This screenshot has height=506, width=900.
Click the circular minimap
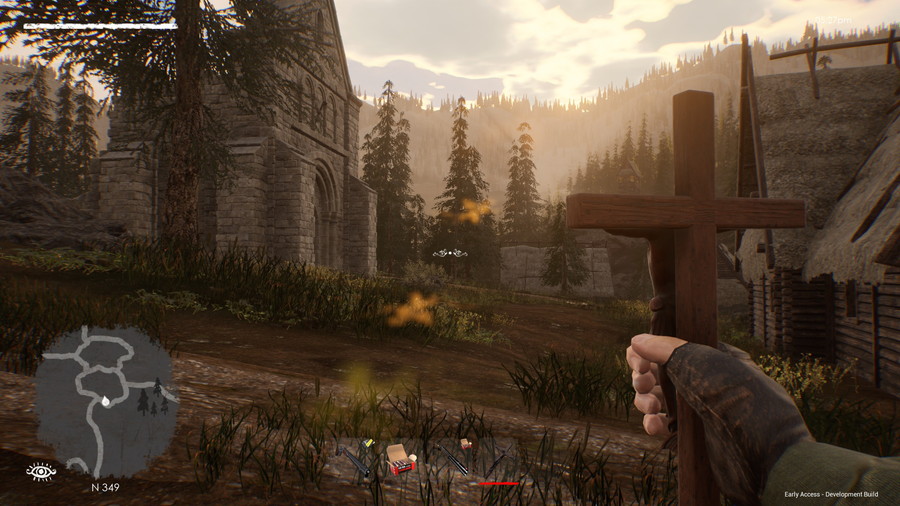106,400
